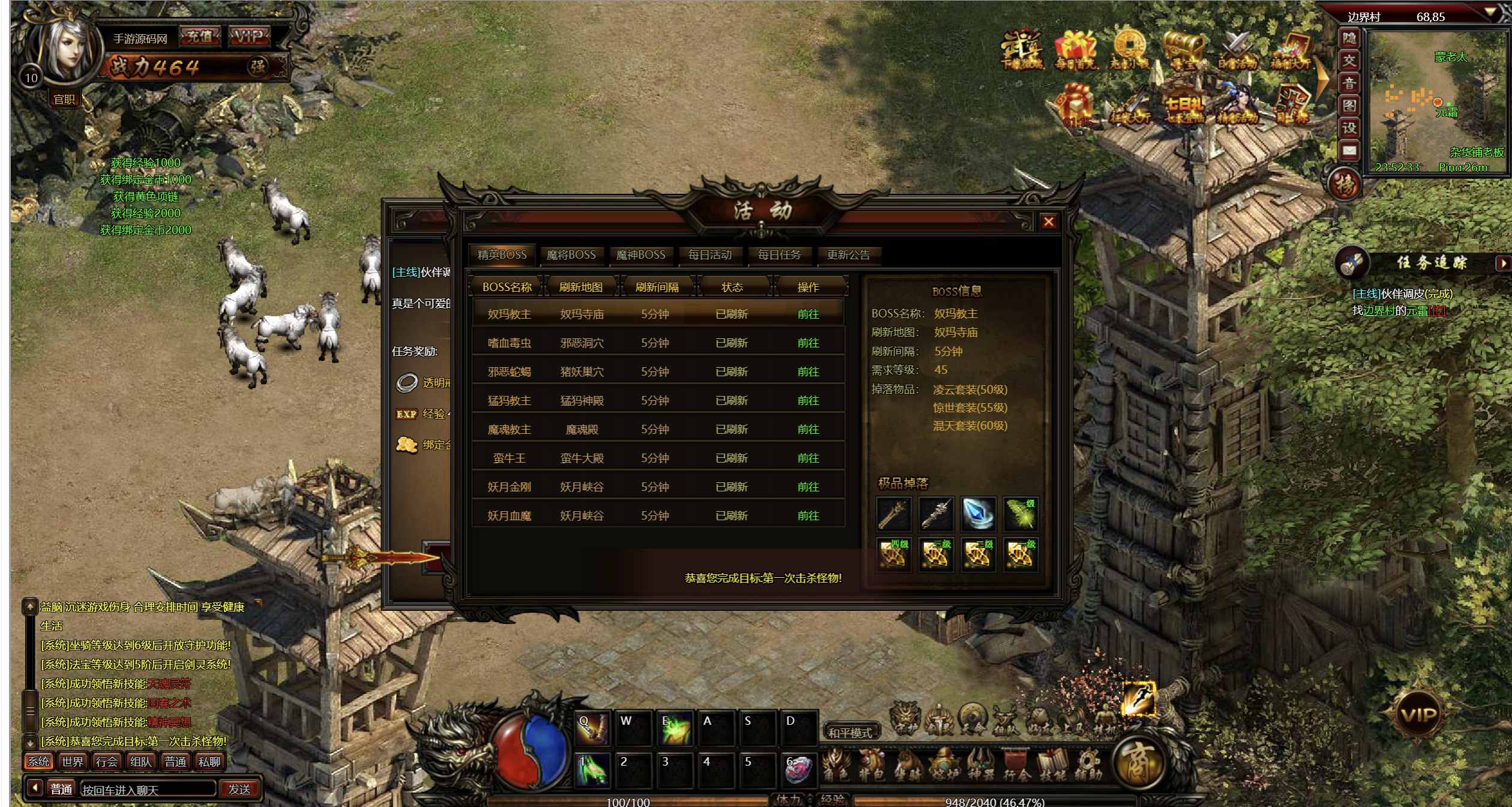Open the 榜 ranking button

(x=1345, y=185)
